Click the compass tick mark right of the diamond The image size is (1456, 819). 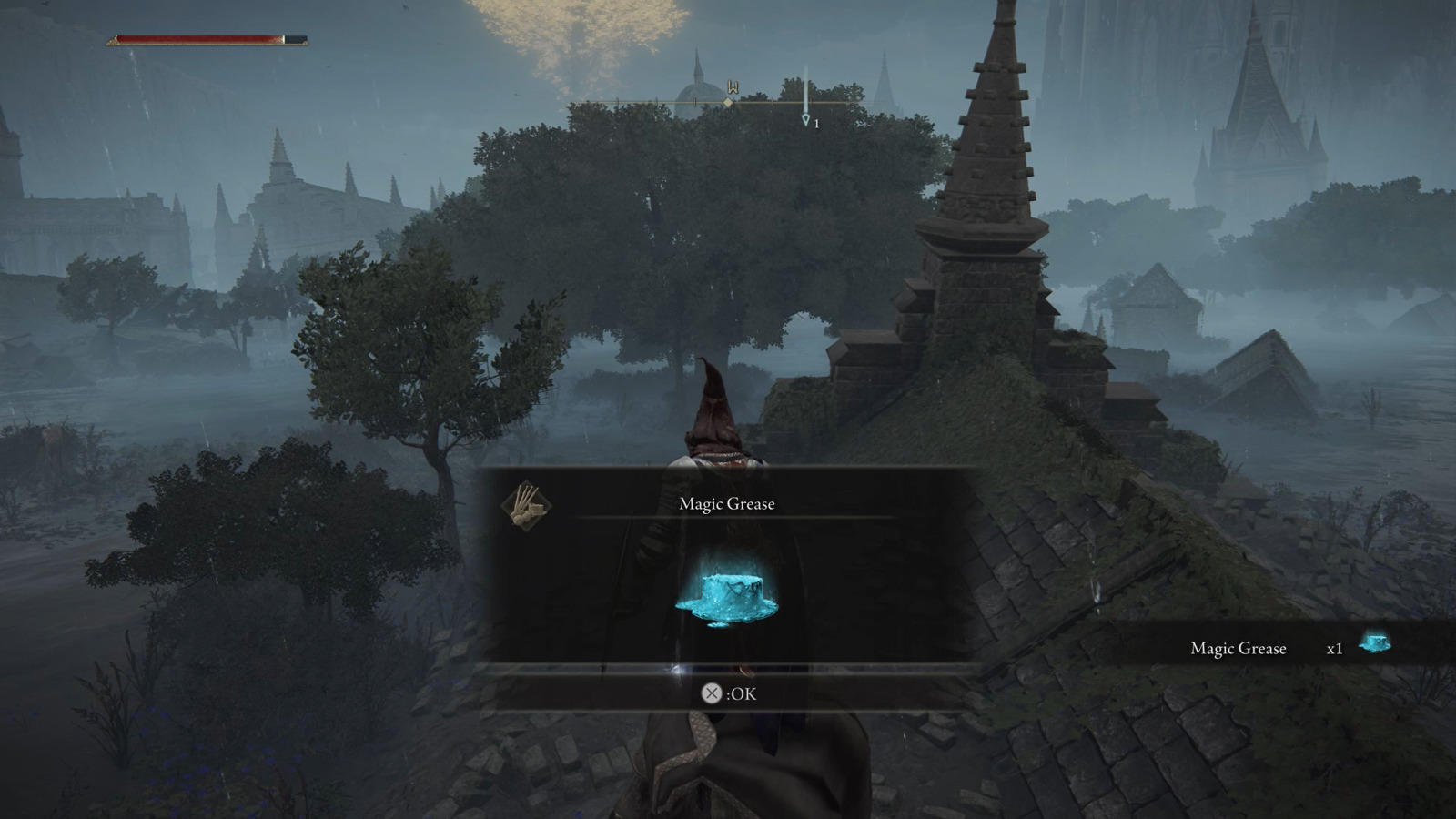click(773, 102)
